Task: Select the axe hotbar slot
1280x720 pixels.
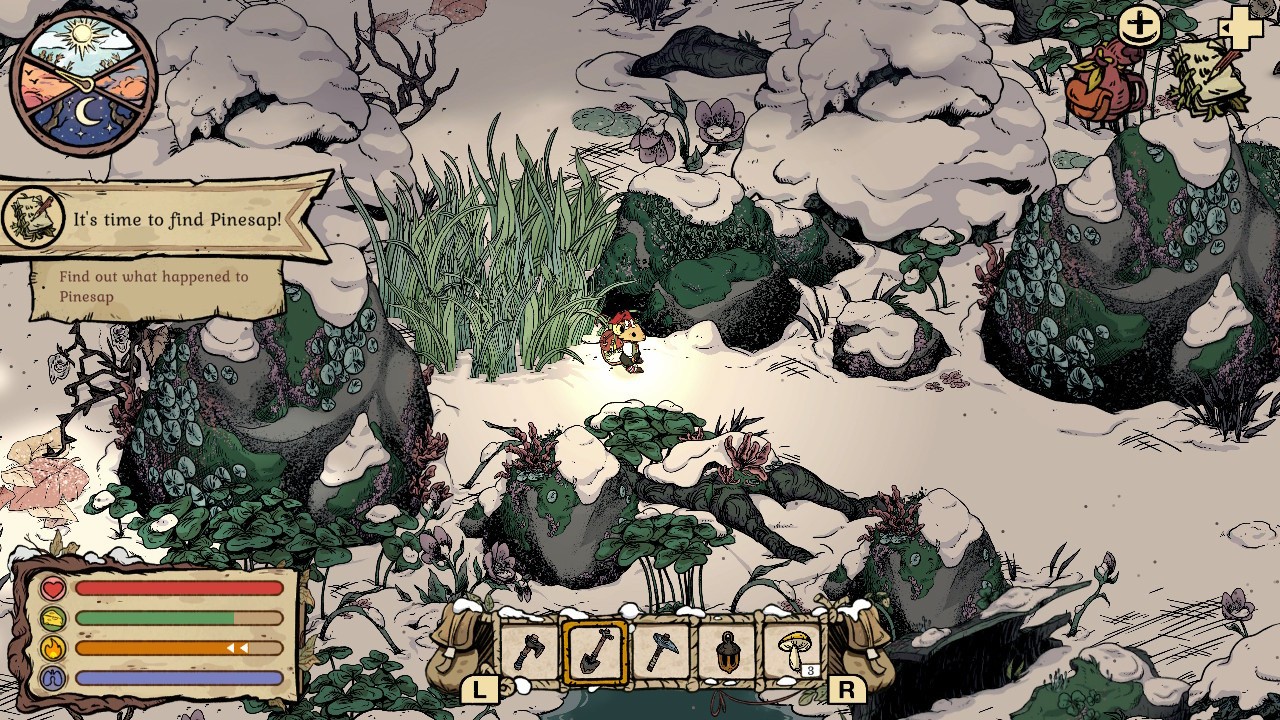Action: click(529, 652)
